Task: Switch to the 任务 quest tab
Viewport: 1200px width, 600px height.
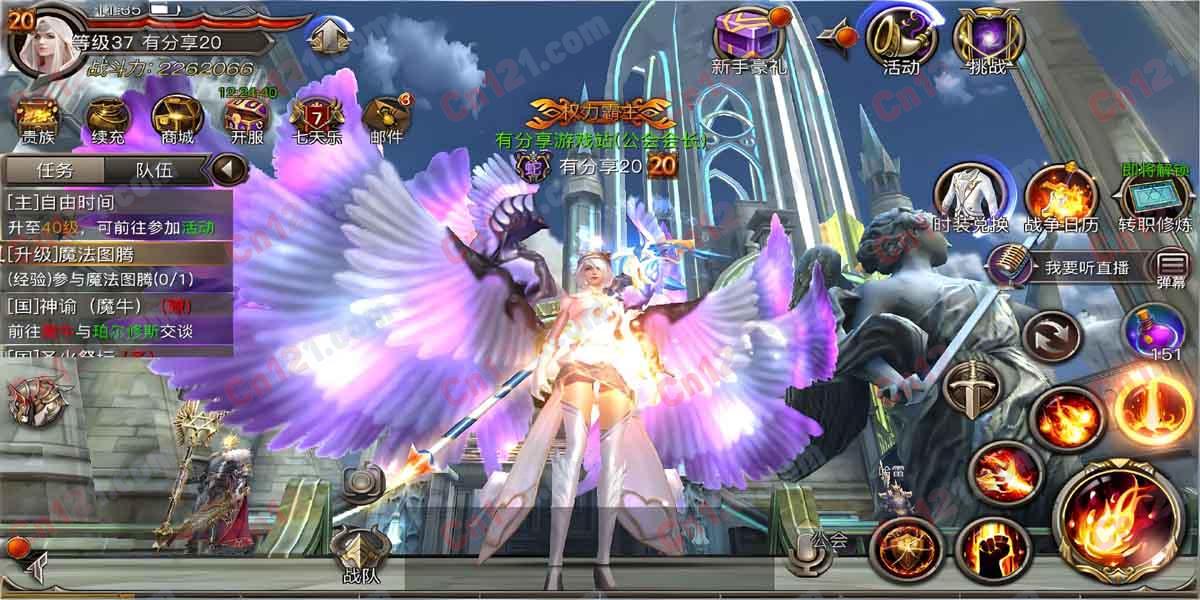Action: [x=53, y=169]
